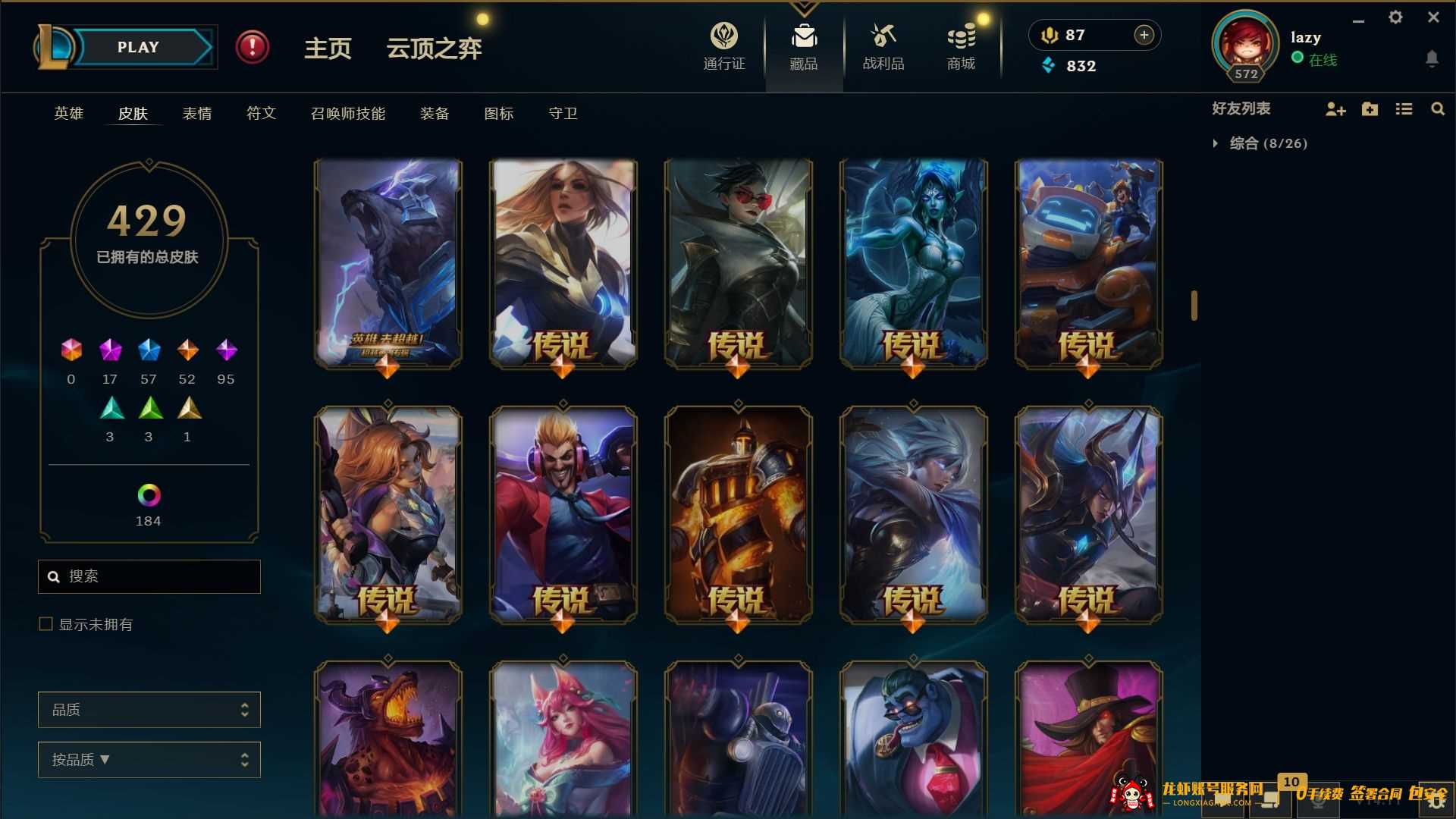Click the red alert icon beside PLAY

click(x=253, y=46)
